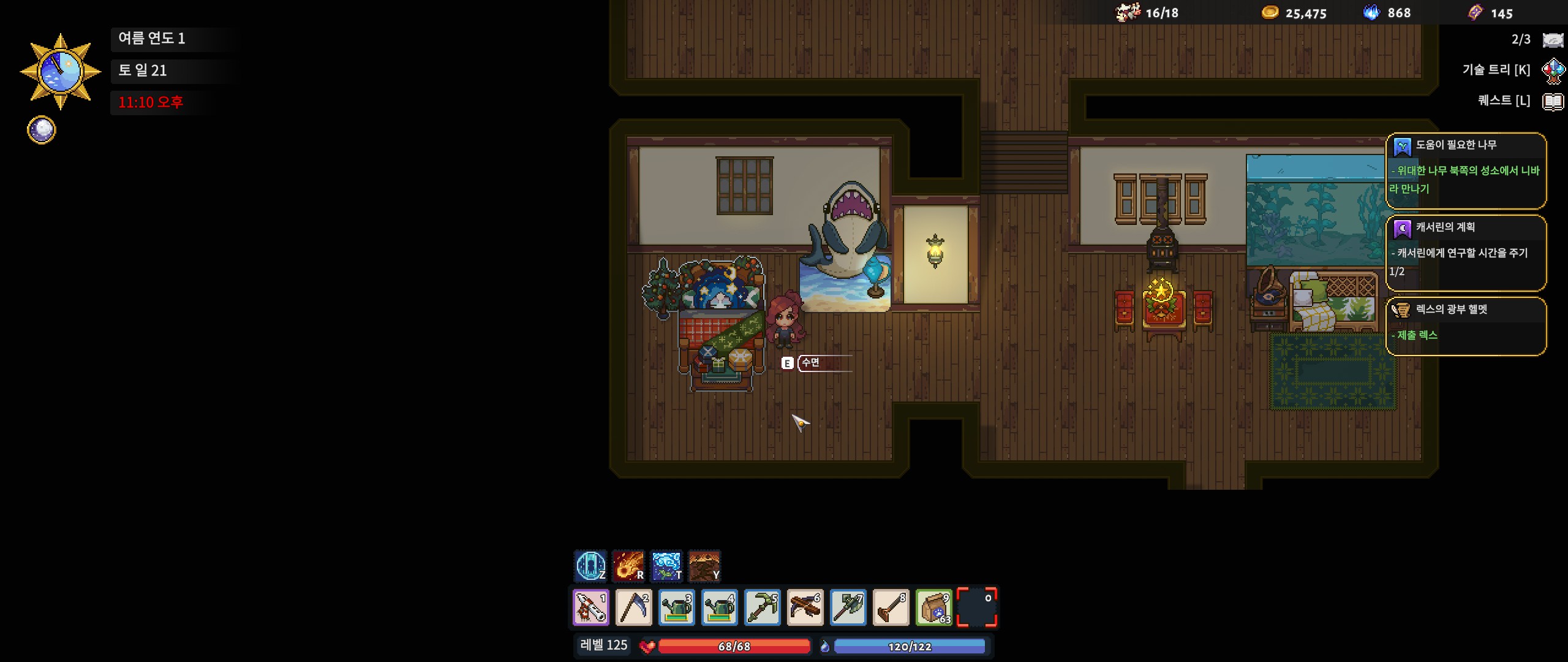Viewport: 1568px width, 662px height.
Task: Activate the rain cloud spell icon
Action: (666, 565)
